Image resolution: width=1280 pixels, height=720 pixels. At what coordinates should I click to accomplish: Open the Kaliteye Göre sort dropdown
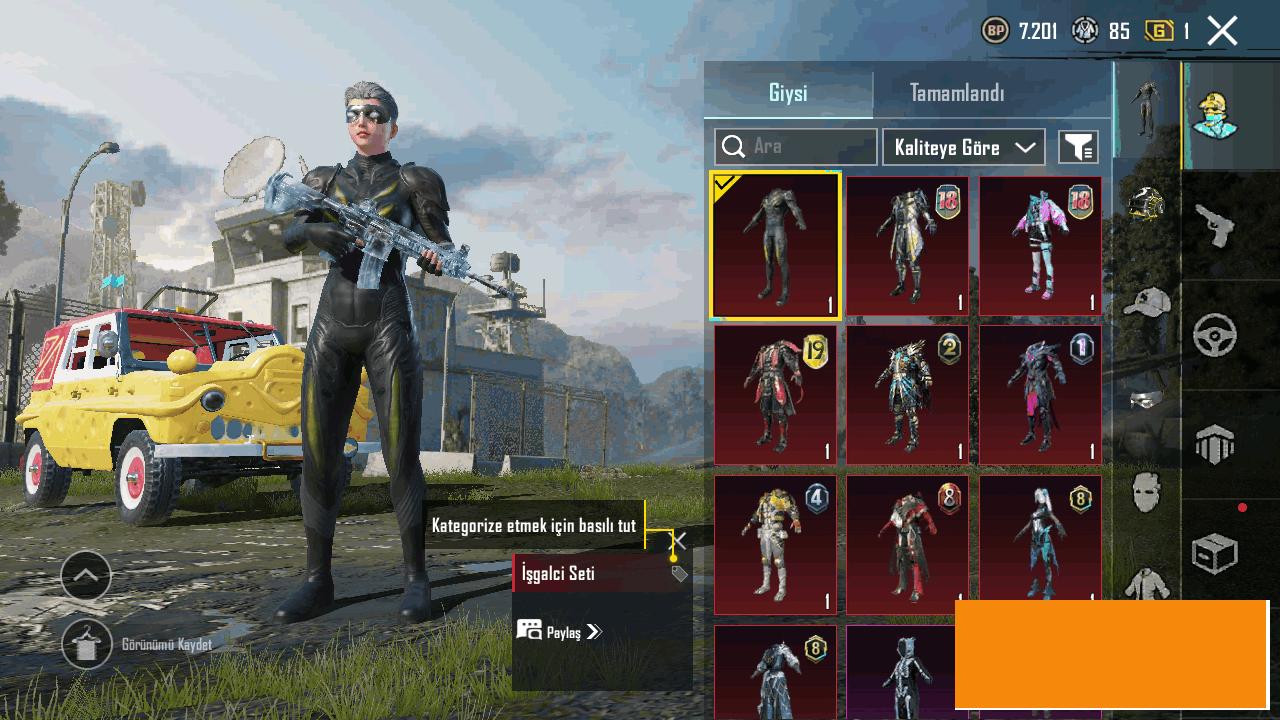pyautogui.click(x=964, y=147)
